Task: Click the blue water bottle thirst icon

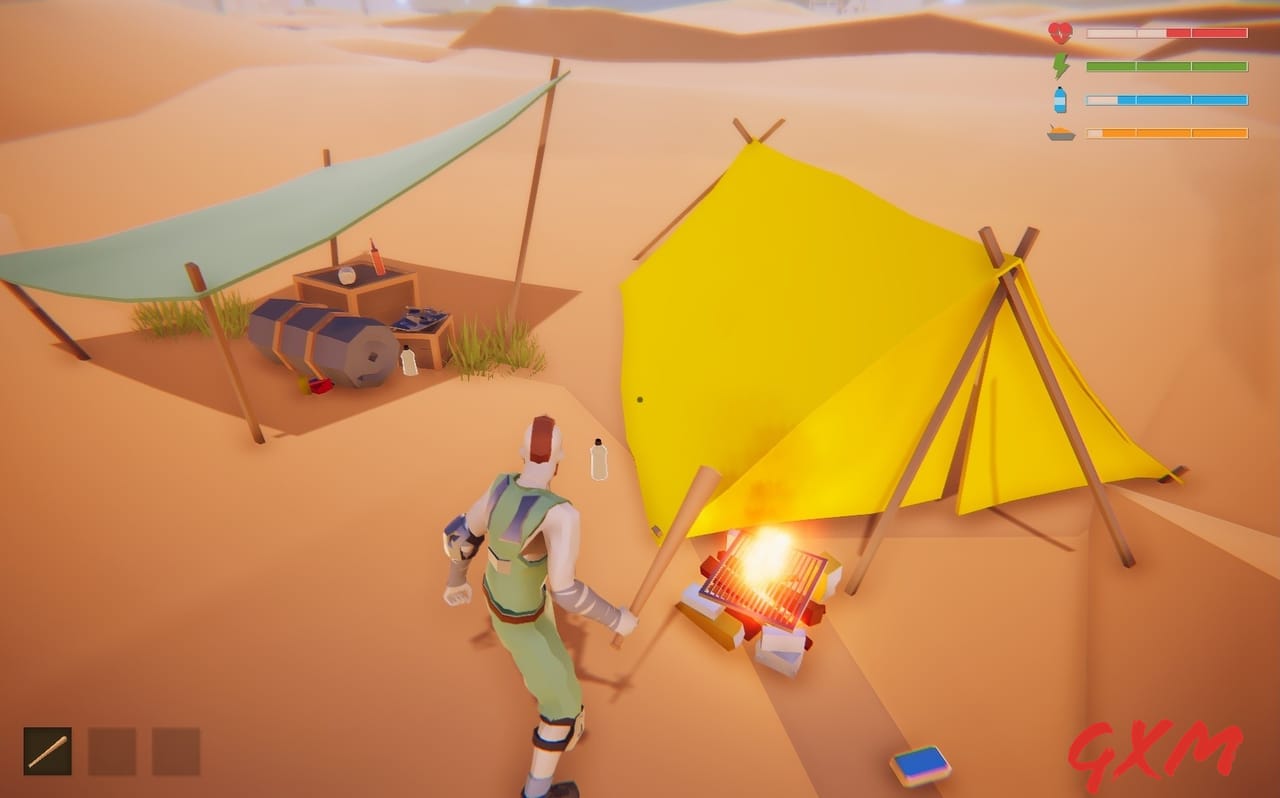Action: coord(1059,99)
